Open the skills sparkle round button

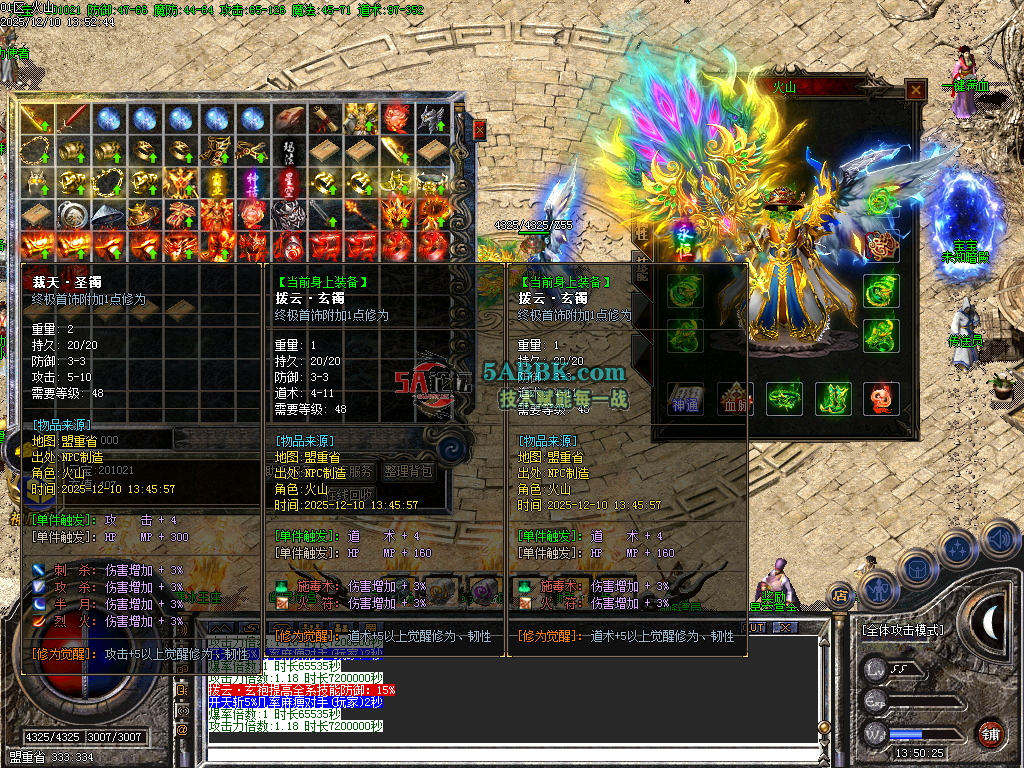957,548
